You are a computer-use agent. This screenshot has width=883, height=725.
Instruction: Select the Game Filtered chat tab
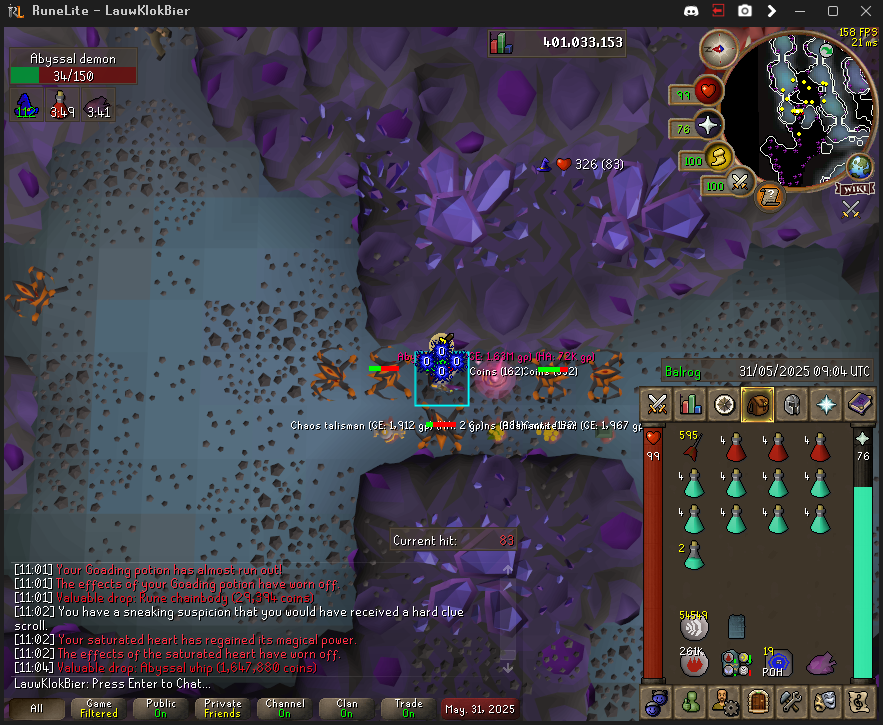pos(99,708)
